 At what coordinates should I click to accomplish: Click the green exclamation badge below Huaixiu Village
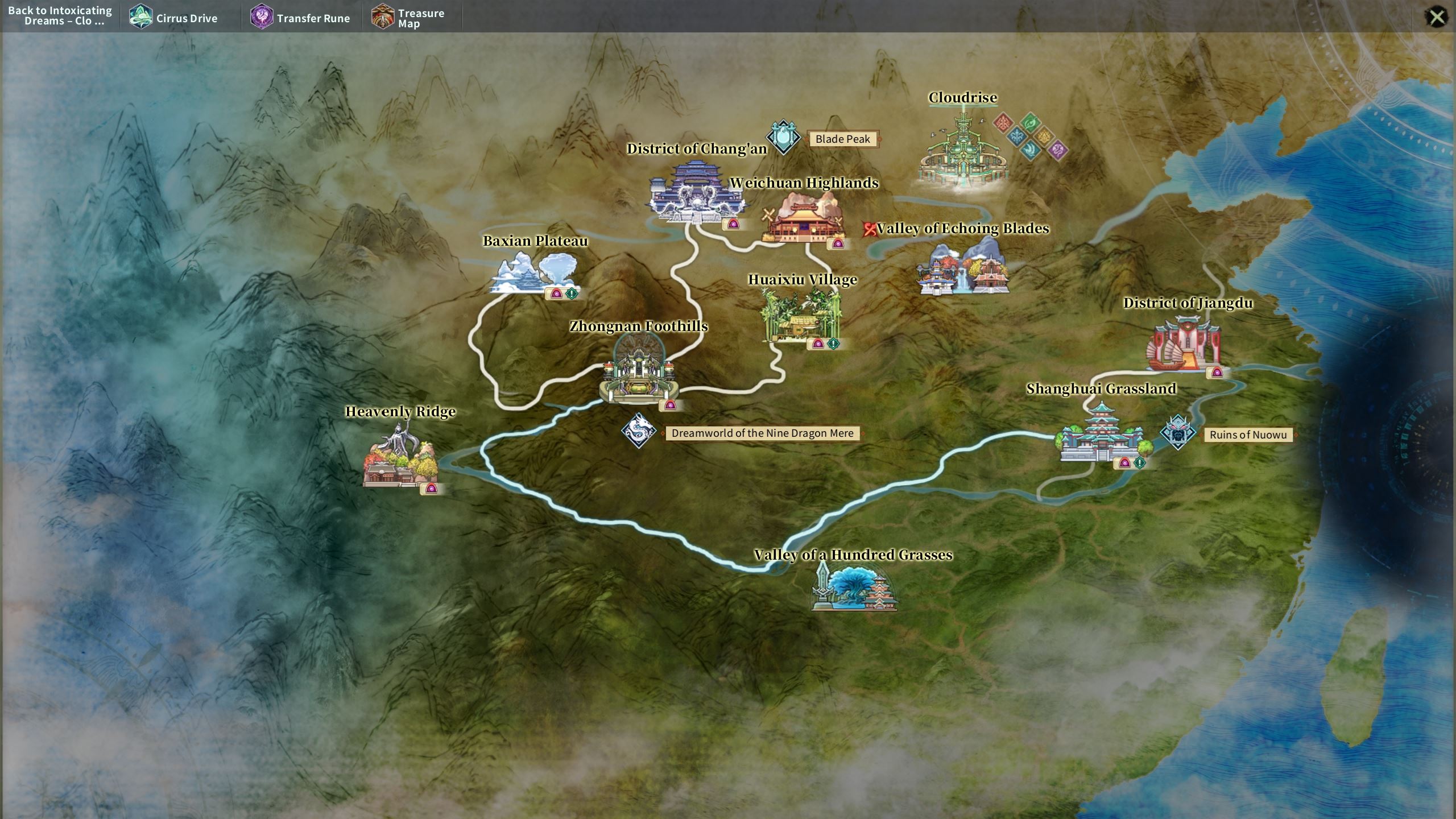point(833,344)
